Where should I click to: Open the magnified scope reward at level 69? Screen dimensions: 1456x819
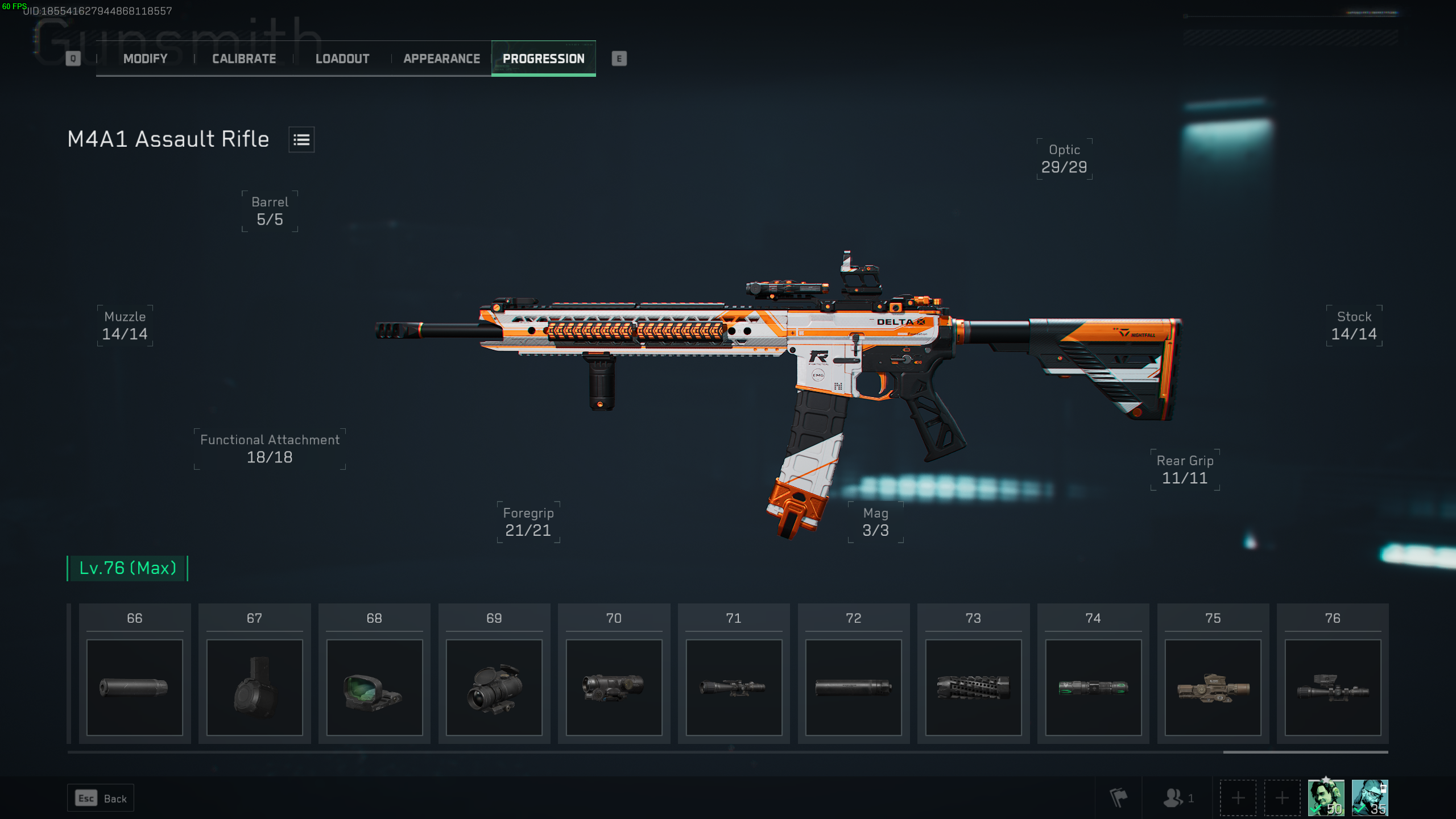click(494, 686)
